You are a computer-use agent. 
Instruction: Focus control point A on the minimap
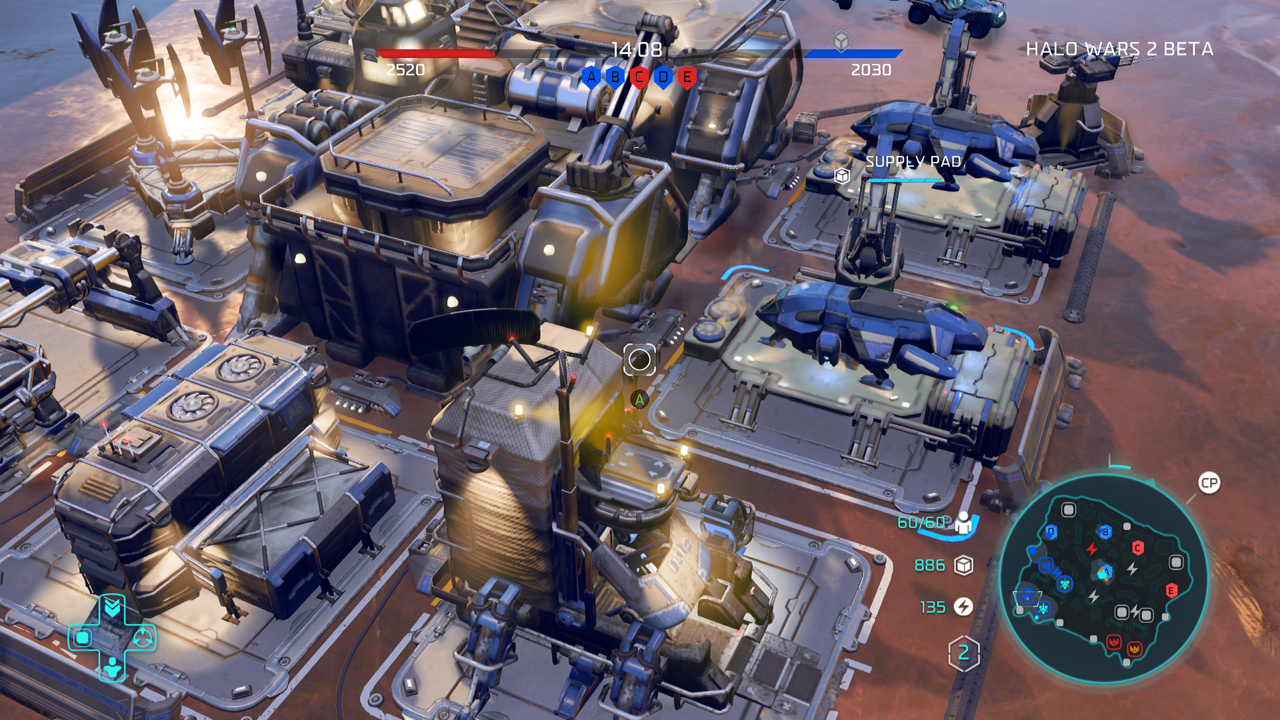point(1105,572)
